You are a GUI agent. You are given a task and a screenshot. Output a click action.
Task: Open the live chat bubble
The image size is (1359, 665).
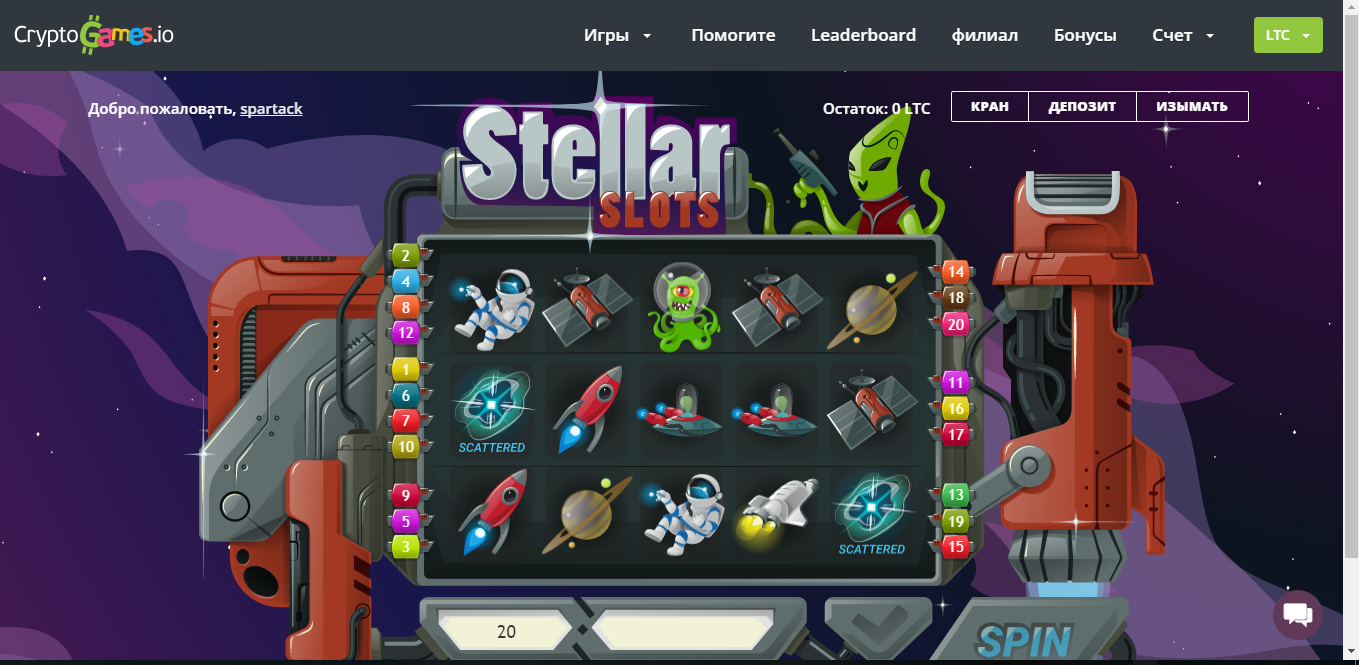click(x=1297, y=614)
